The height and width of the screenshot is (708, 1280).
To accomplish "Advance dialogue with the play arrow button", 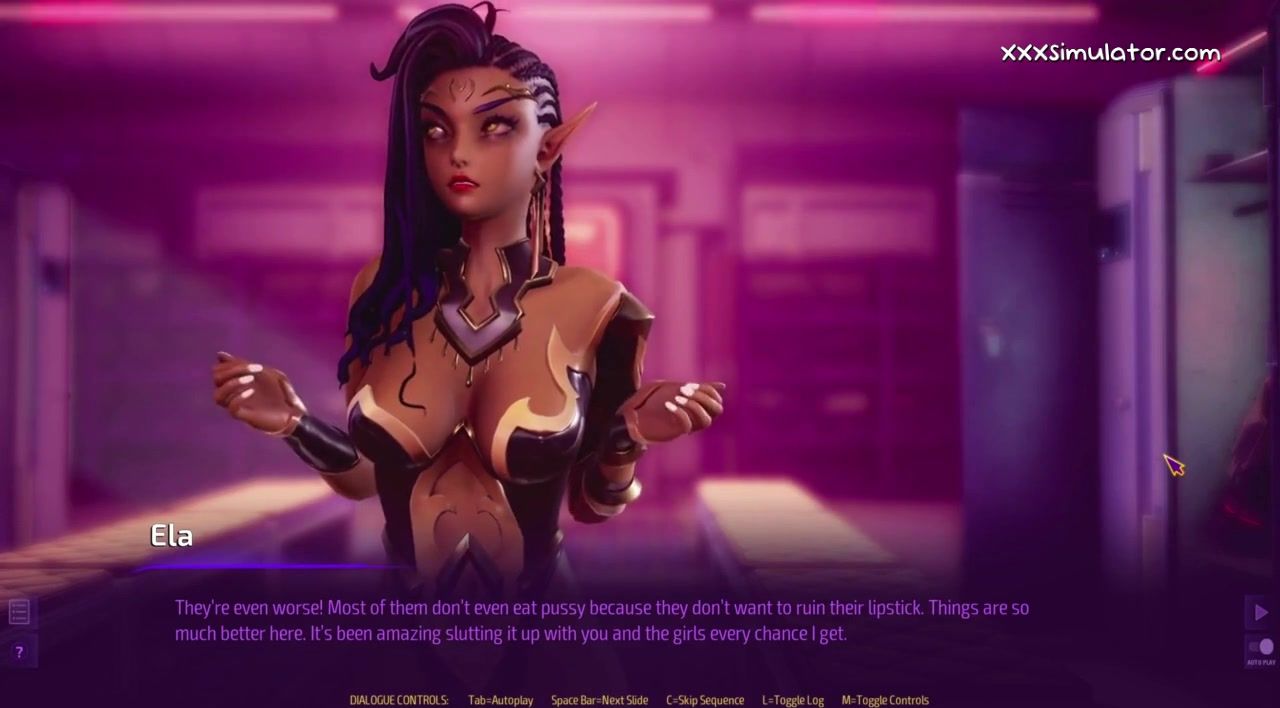I will coord(1260,612).
